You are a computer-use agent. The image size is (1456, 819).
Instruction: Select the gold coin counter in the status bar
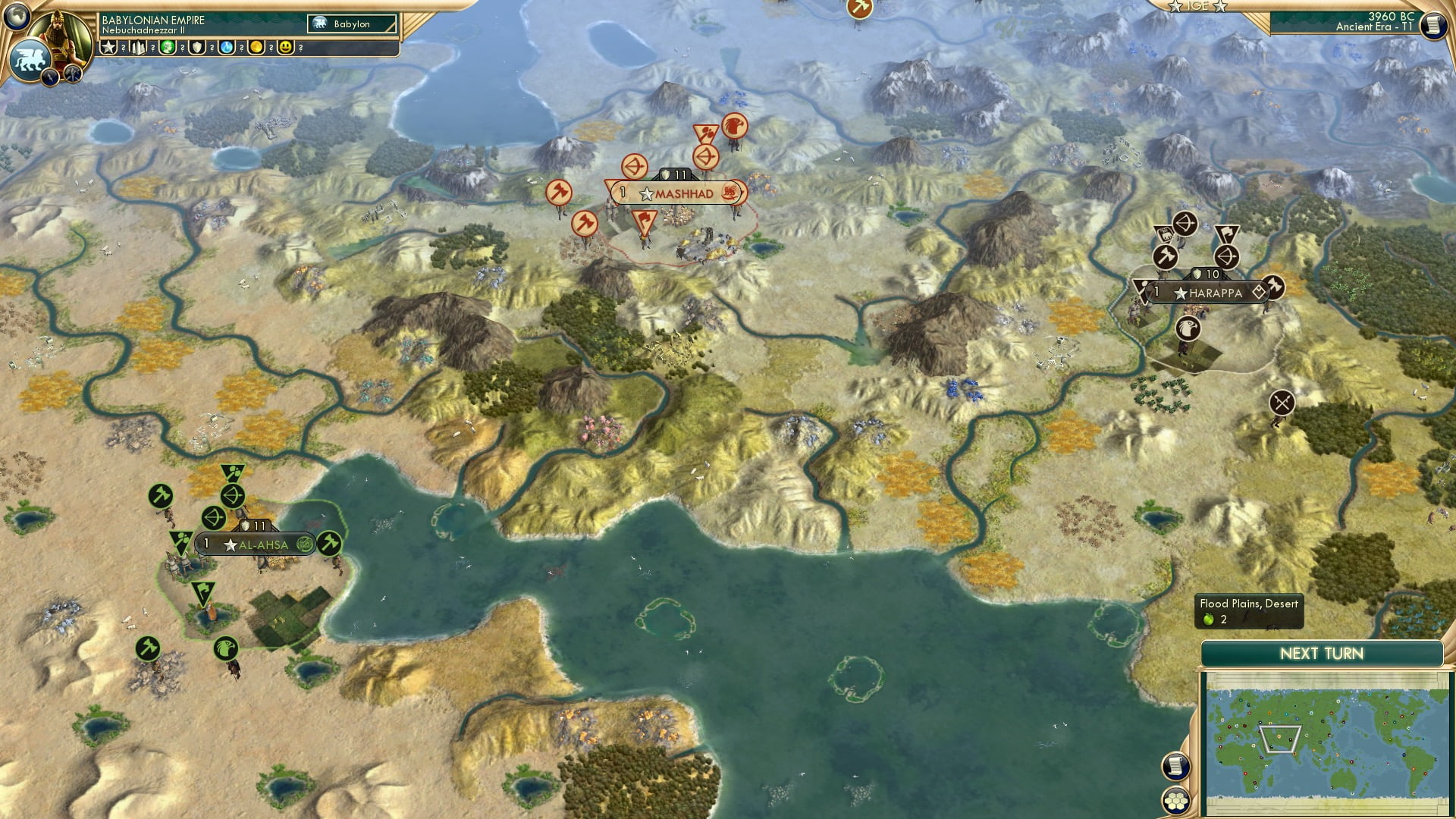256,47
